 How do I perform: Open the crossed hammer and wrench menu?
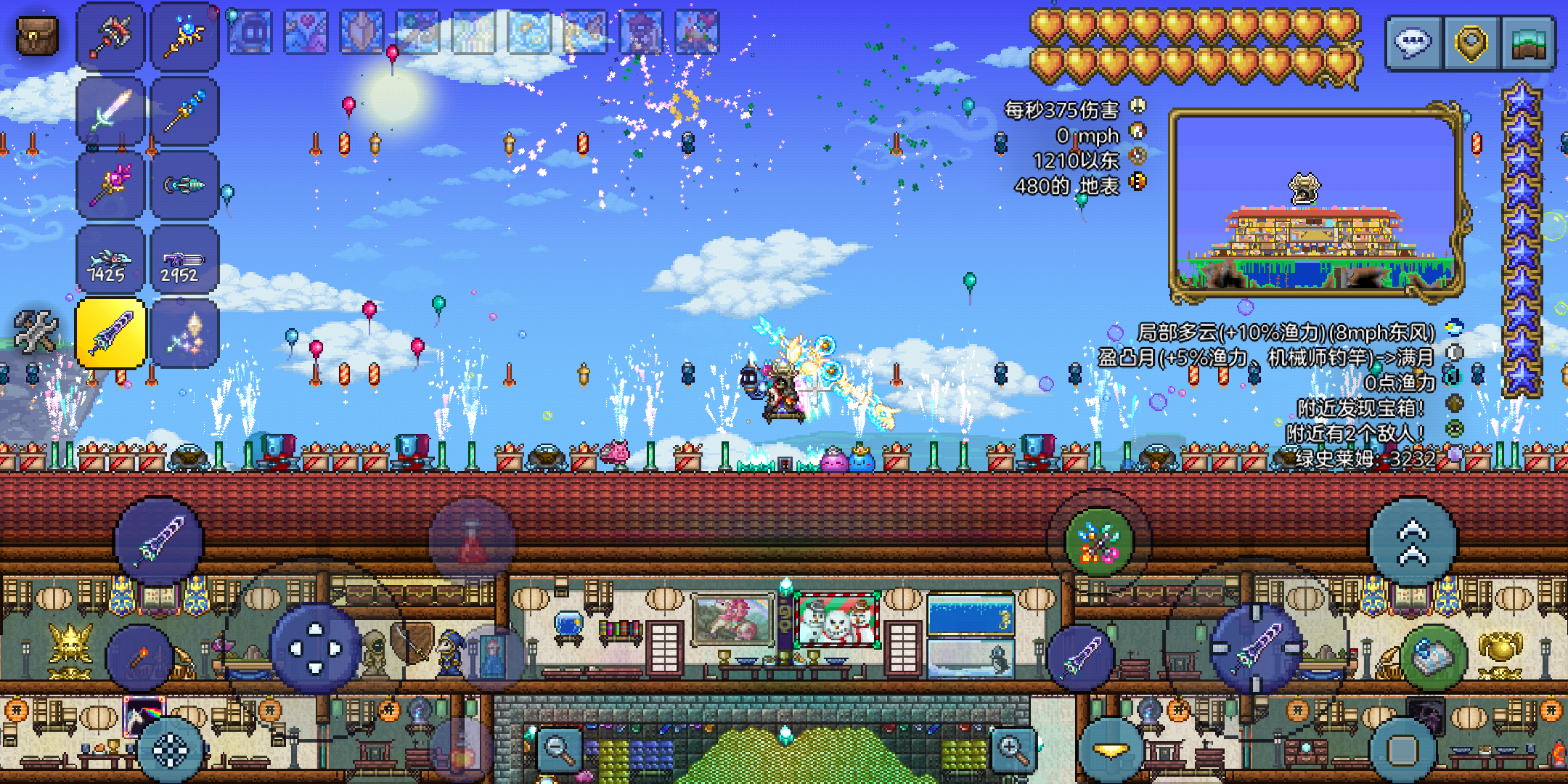tap(36, 332)
